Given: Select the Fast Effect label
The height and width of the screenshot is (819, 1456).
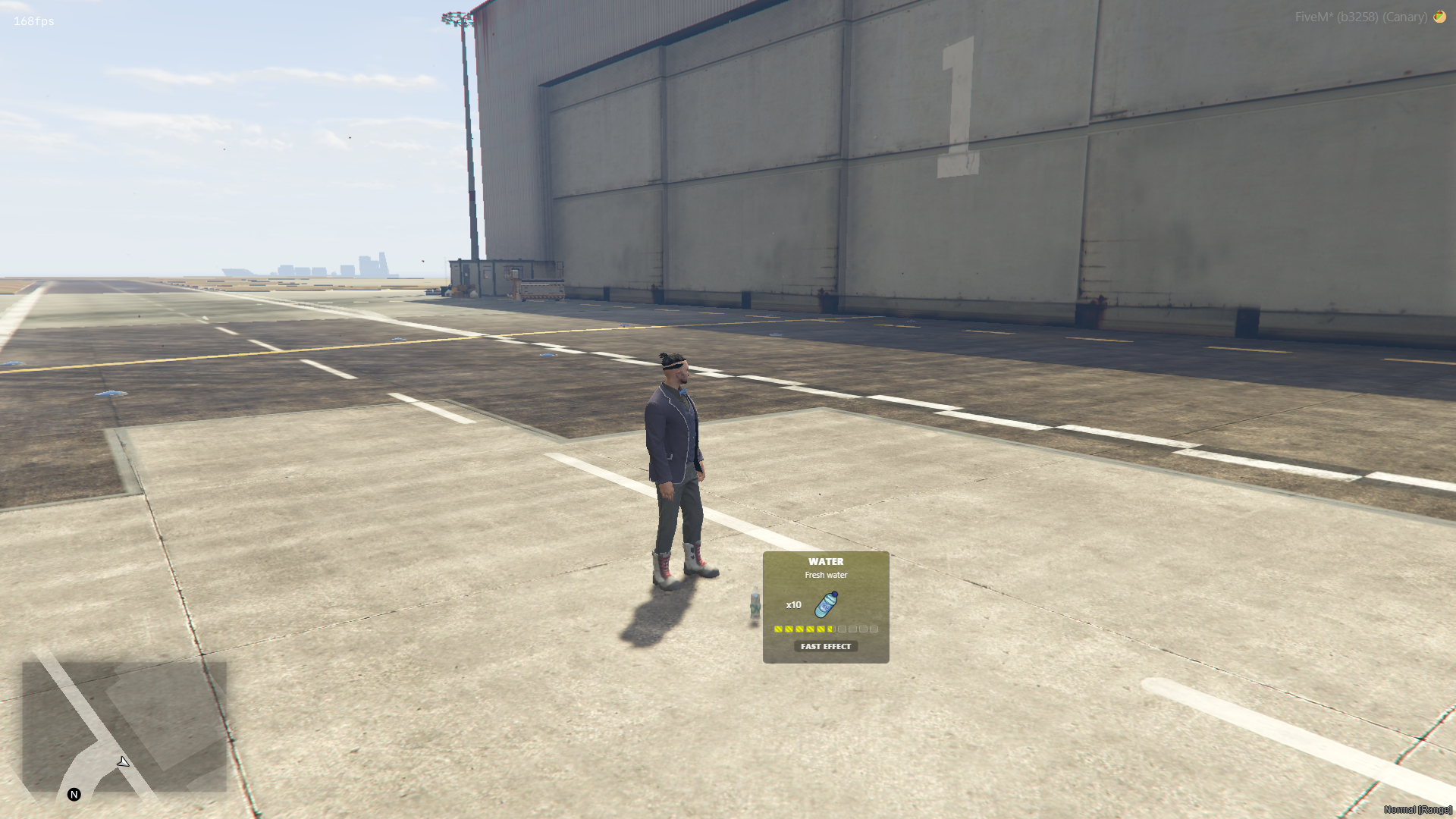Looking at the screenshot, I should pos(826,646).
